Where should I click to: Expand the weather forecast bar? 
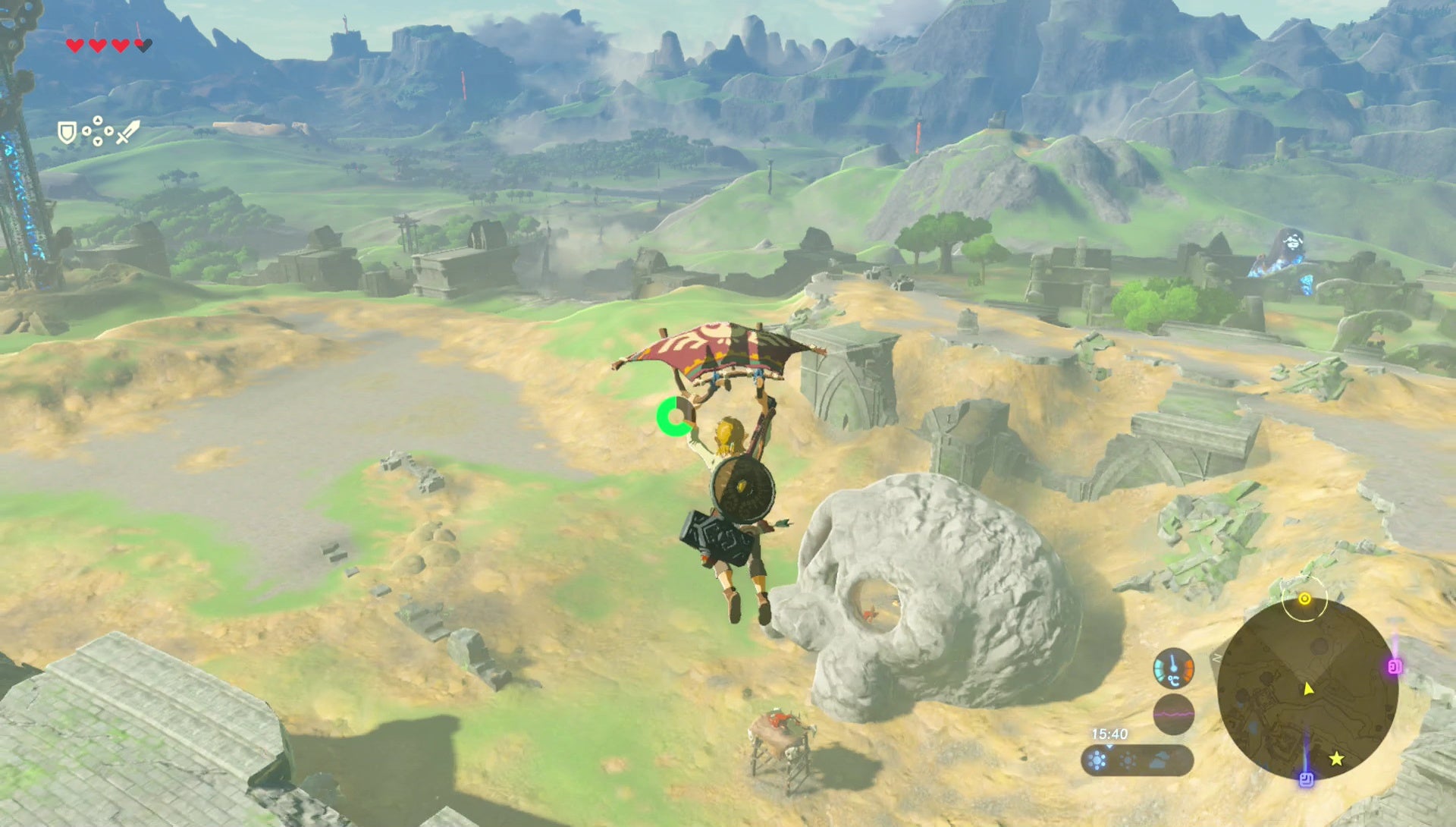[x=1137, y=759]
